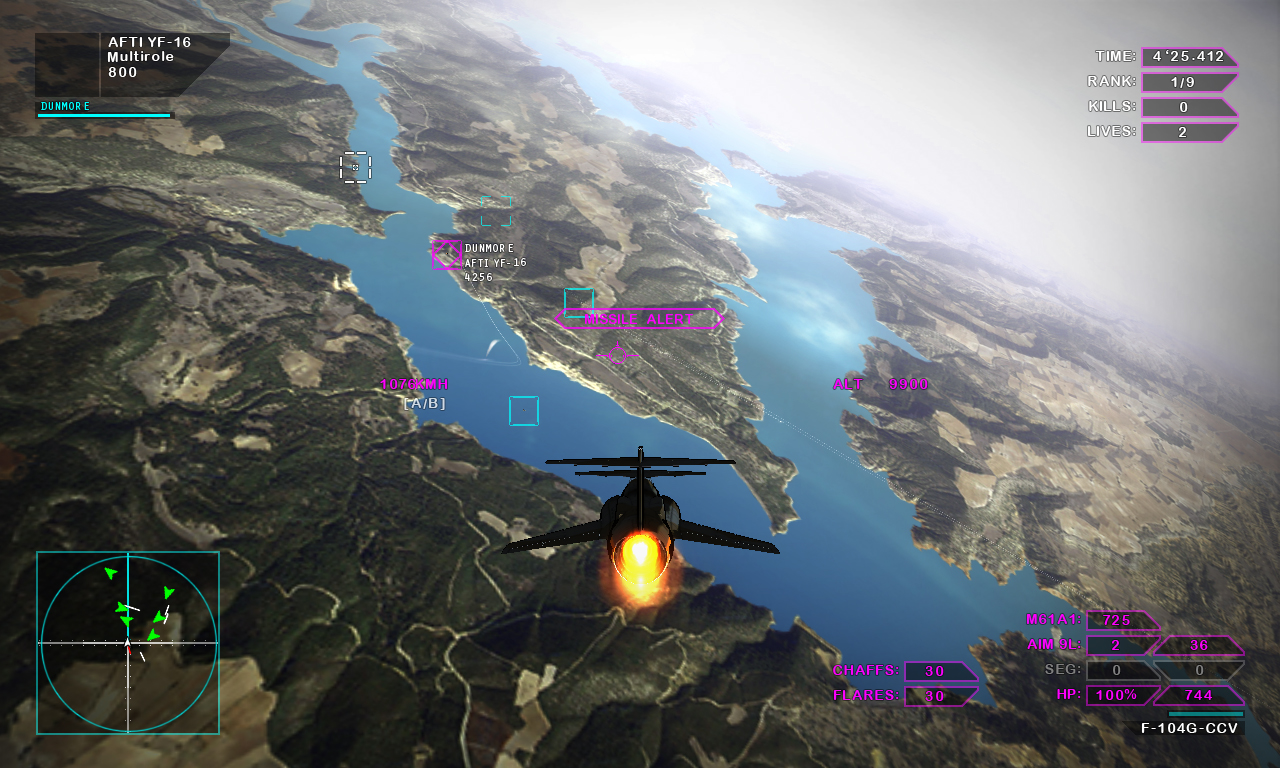Image resolution: width=1280 pixels, height=768 pixels.
Task: Click a green enemy blip on the radar
Action: (113, 573)
